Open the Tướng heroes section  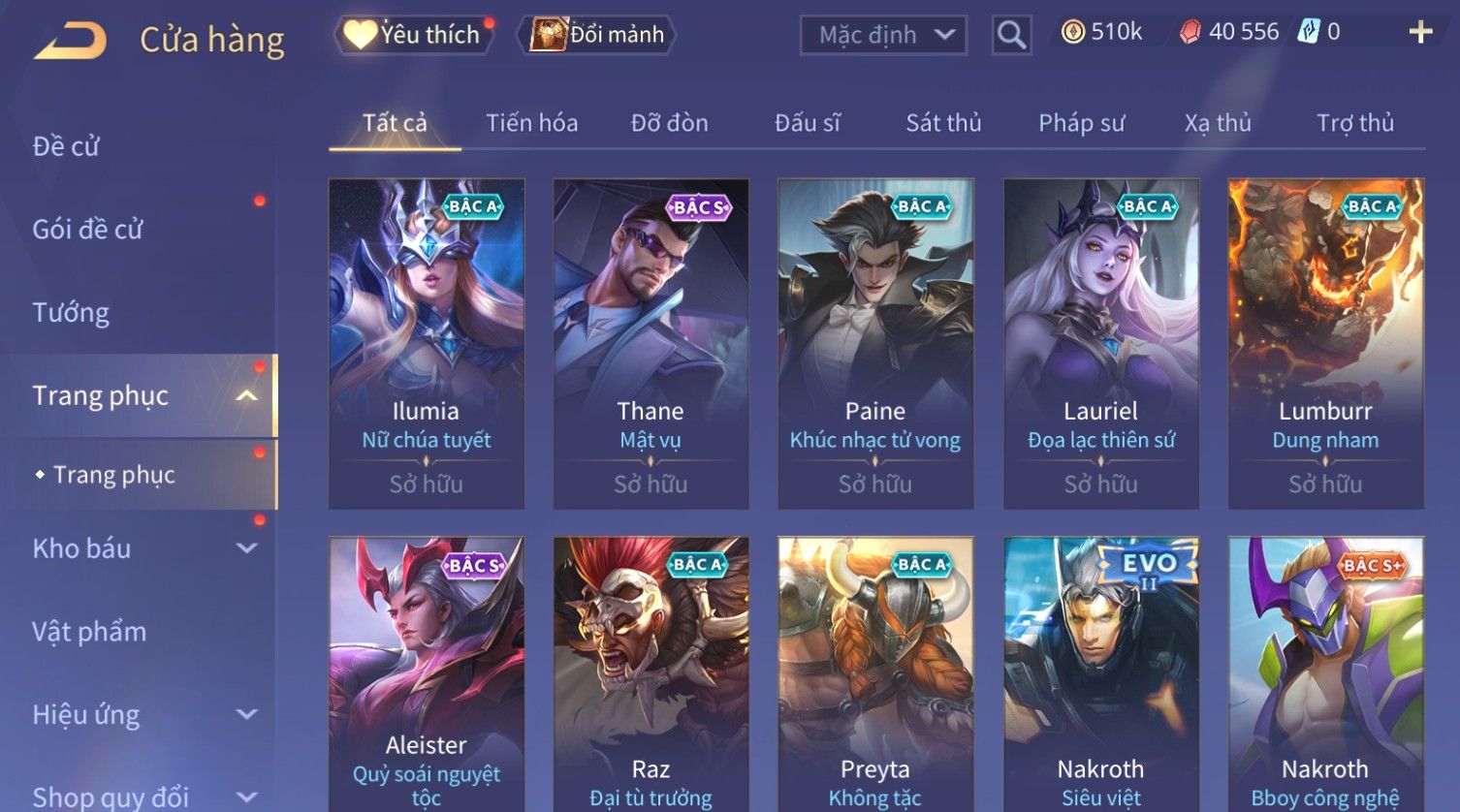(71, 313)
